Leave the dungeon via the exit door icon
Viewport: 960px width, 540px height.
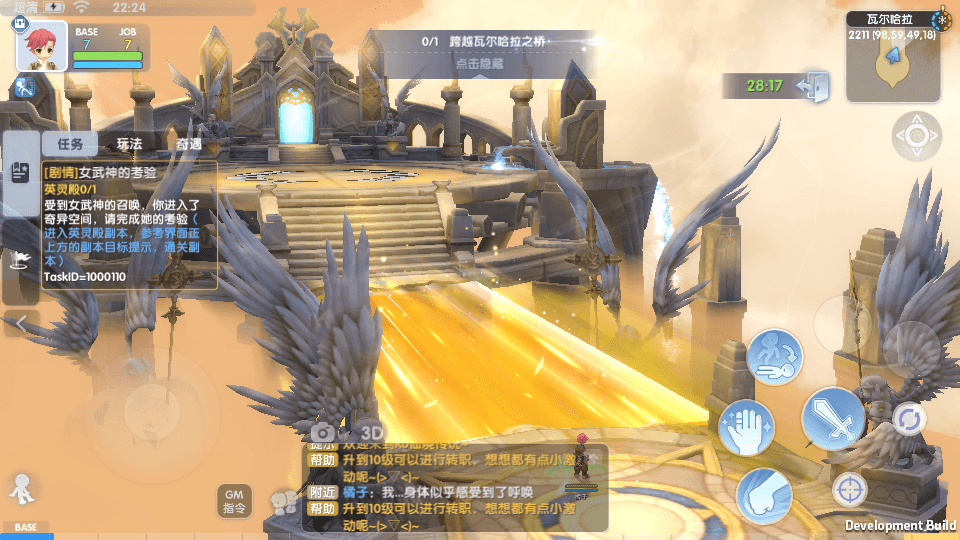click(813, 86)
